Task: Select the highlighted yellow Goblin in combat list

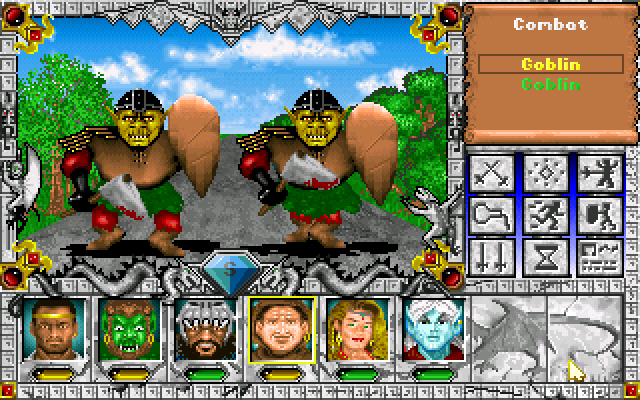Action: tap(552, 64)
